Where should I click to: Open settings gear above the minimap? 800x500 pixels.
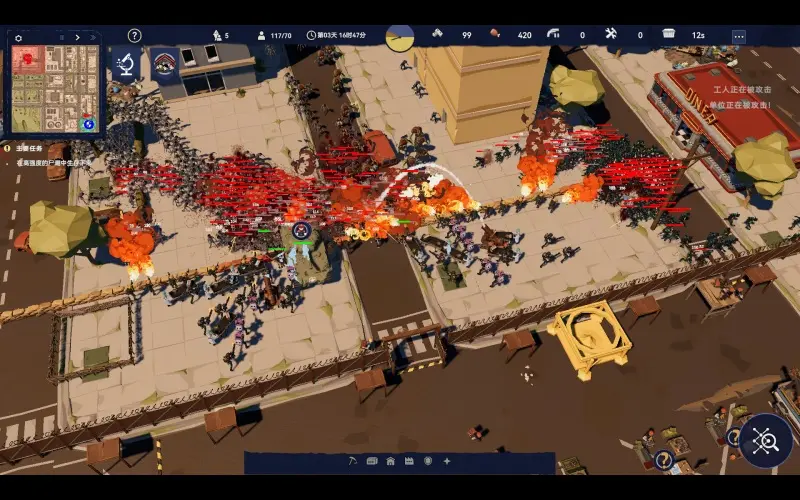[18, 38]
